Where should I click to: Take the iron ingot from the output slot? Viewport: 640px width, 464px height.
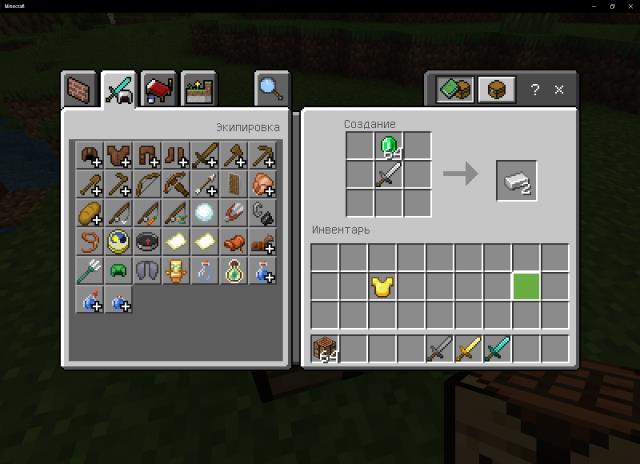point(516,180)
